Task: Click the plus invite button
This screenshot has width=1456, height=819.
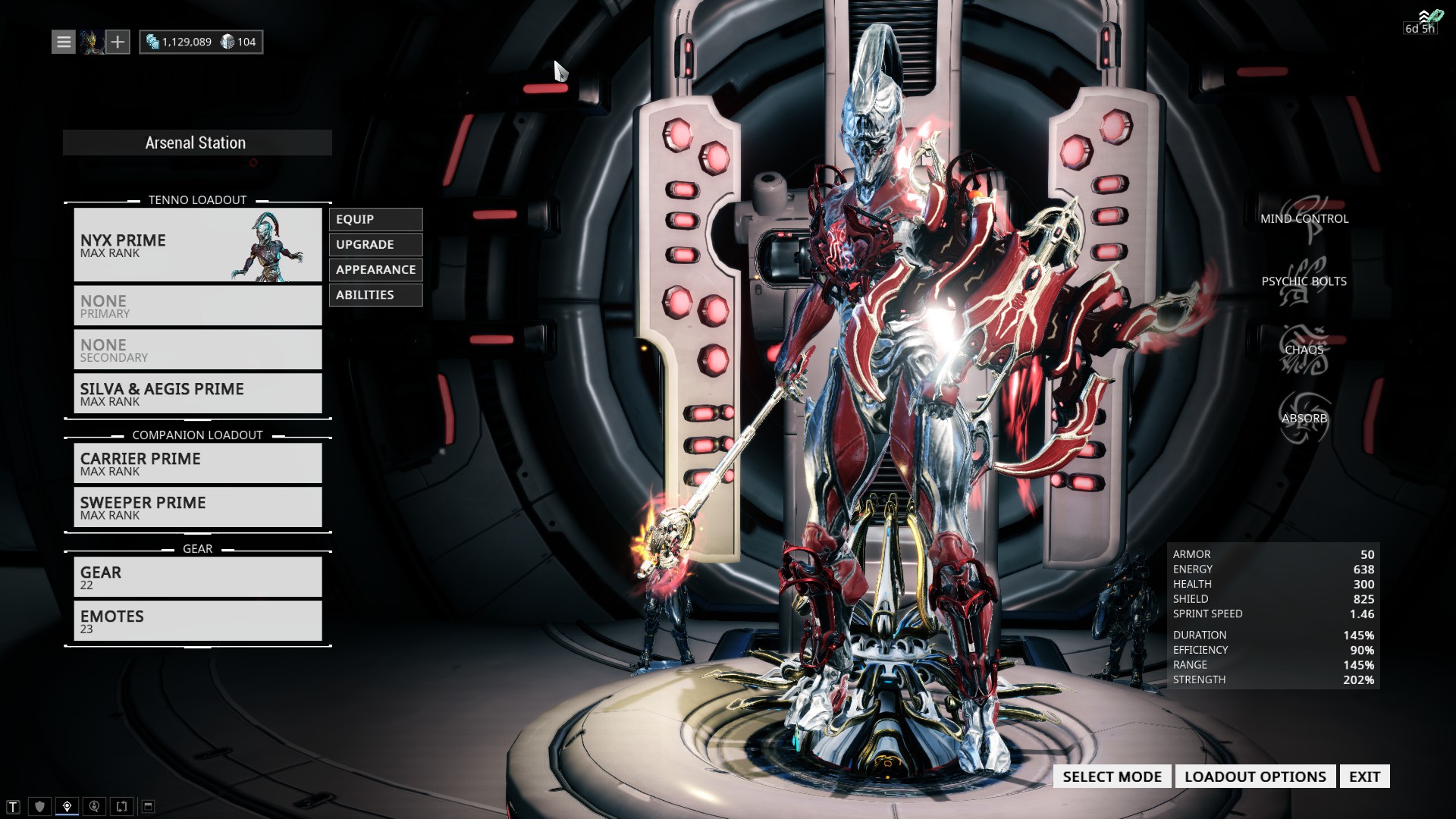Action: (118, 42)
